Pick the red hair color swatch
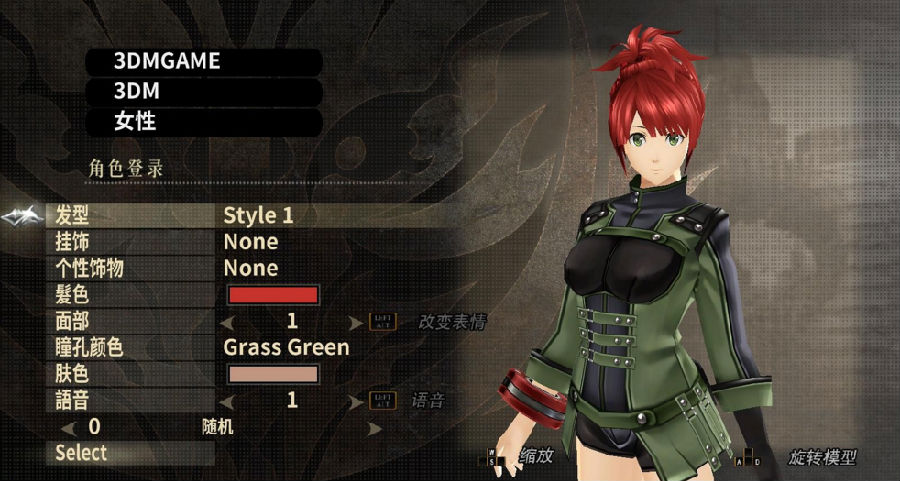Screen dimensions: 900x481 [274, 295]
